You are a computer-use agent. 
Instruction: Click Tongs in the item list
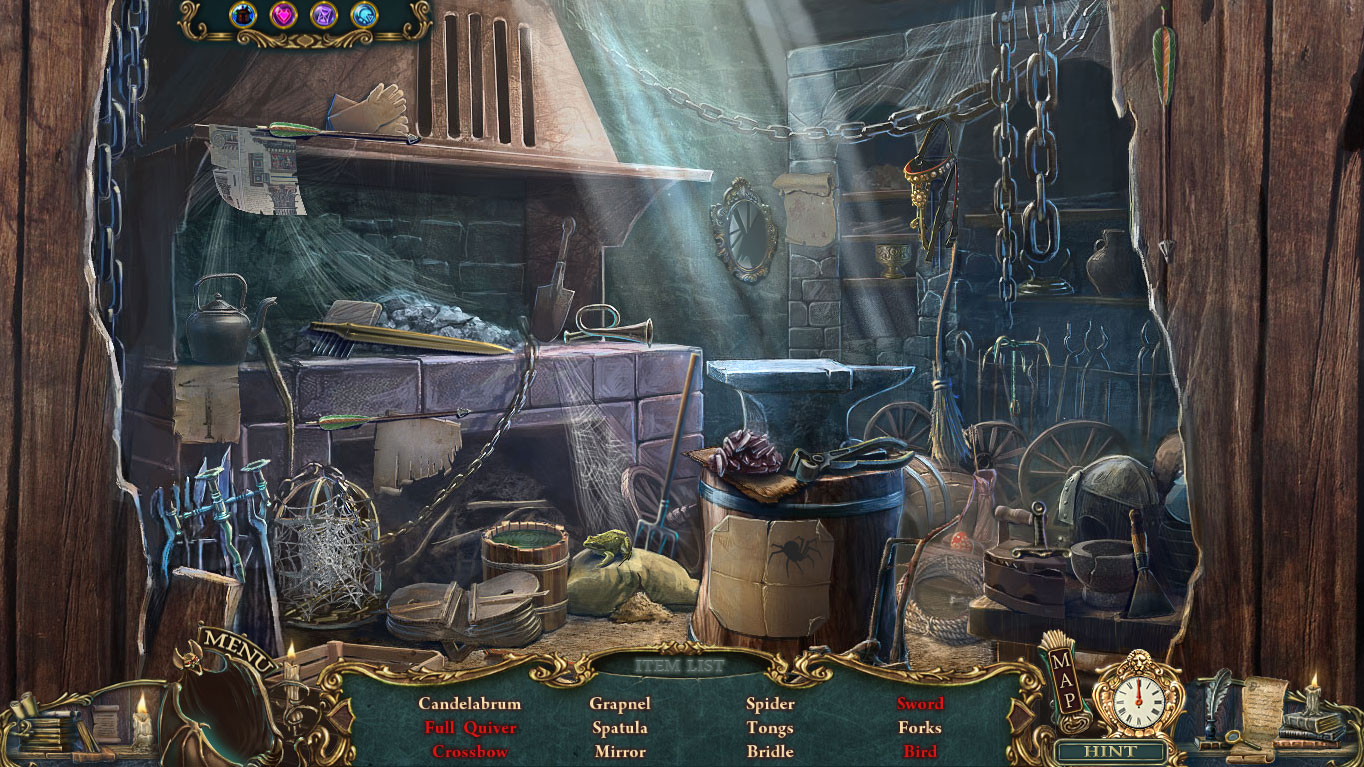(770, 728)
